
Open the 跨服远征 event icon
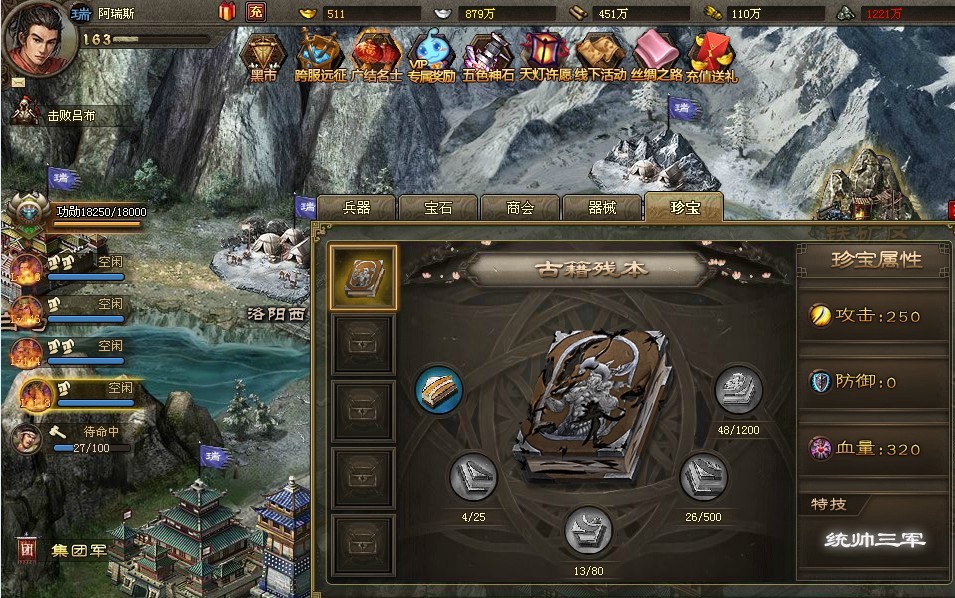coord(320,53)
